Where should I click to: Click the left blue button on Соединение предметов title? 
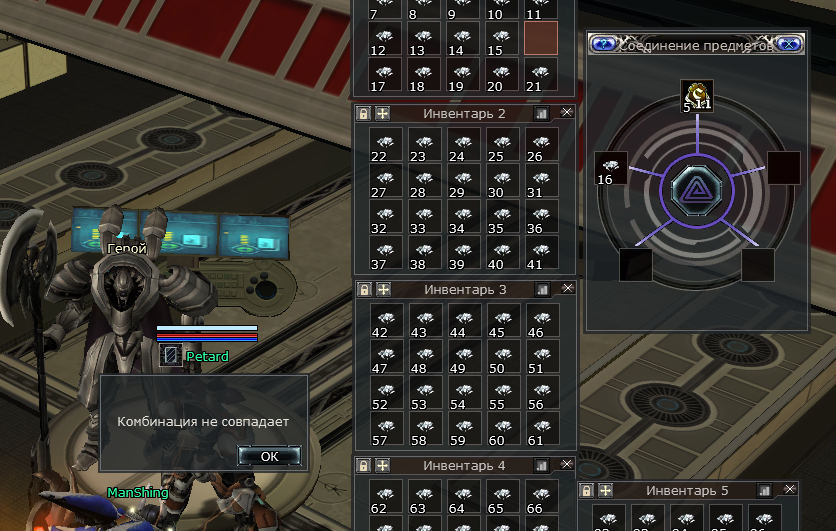pyautogui.click(x=603, y=44)
